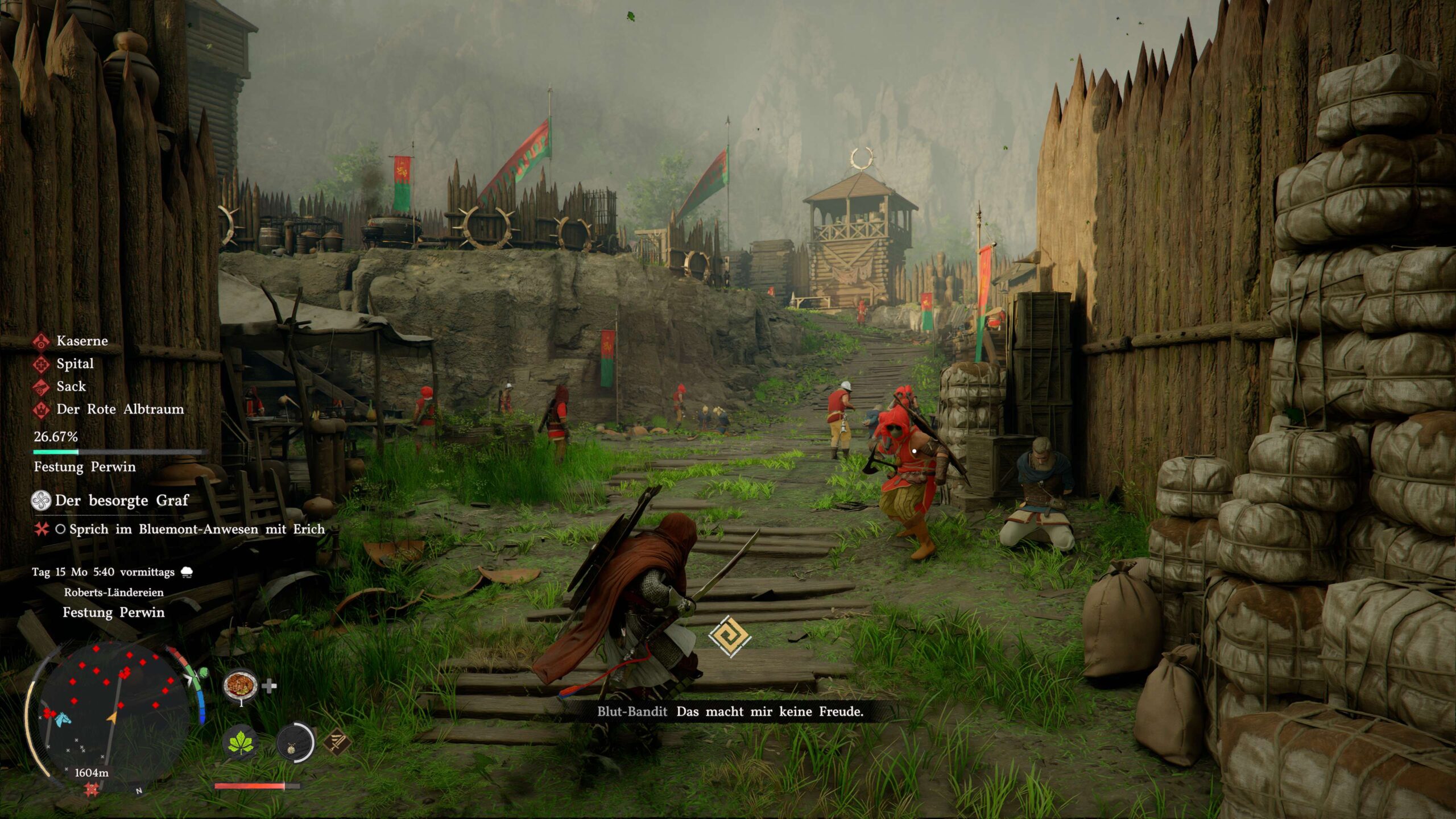The image size is (1456, 819).
Task: Click the objective Sprich im Bluemont-Anwesen mit Erich
Action: click(197, 529)
